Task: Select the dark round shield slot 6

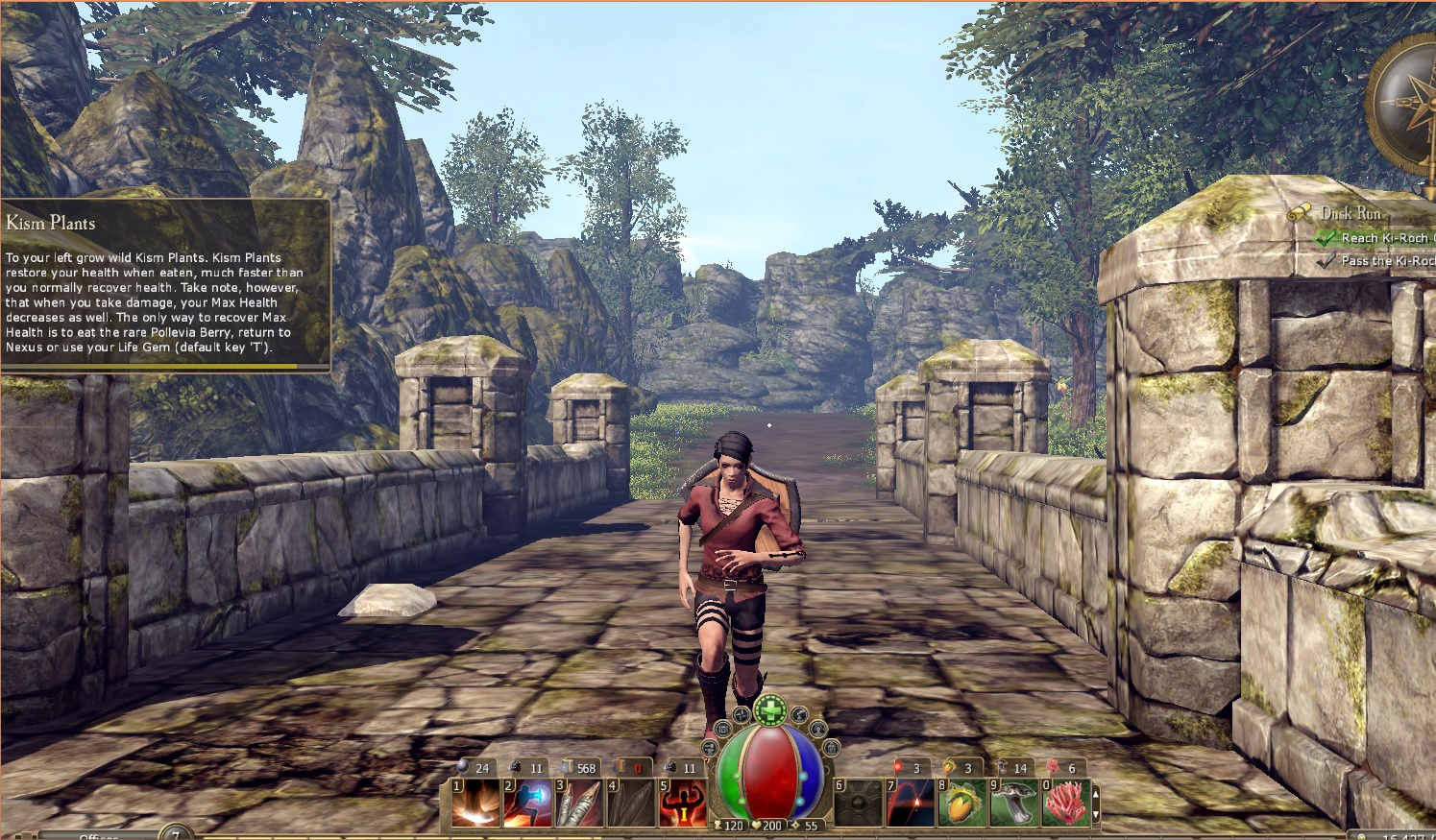Action: [x=859, y=803]
